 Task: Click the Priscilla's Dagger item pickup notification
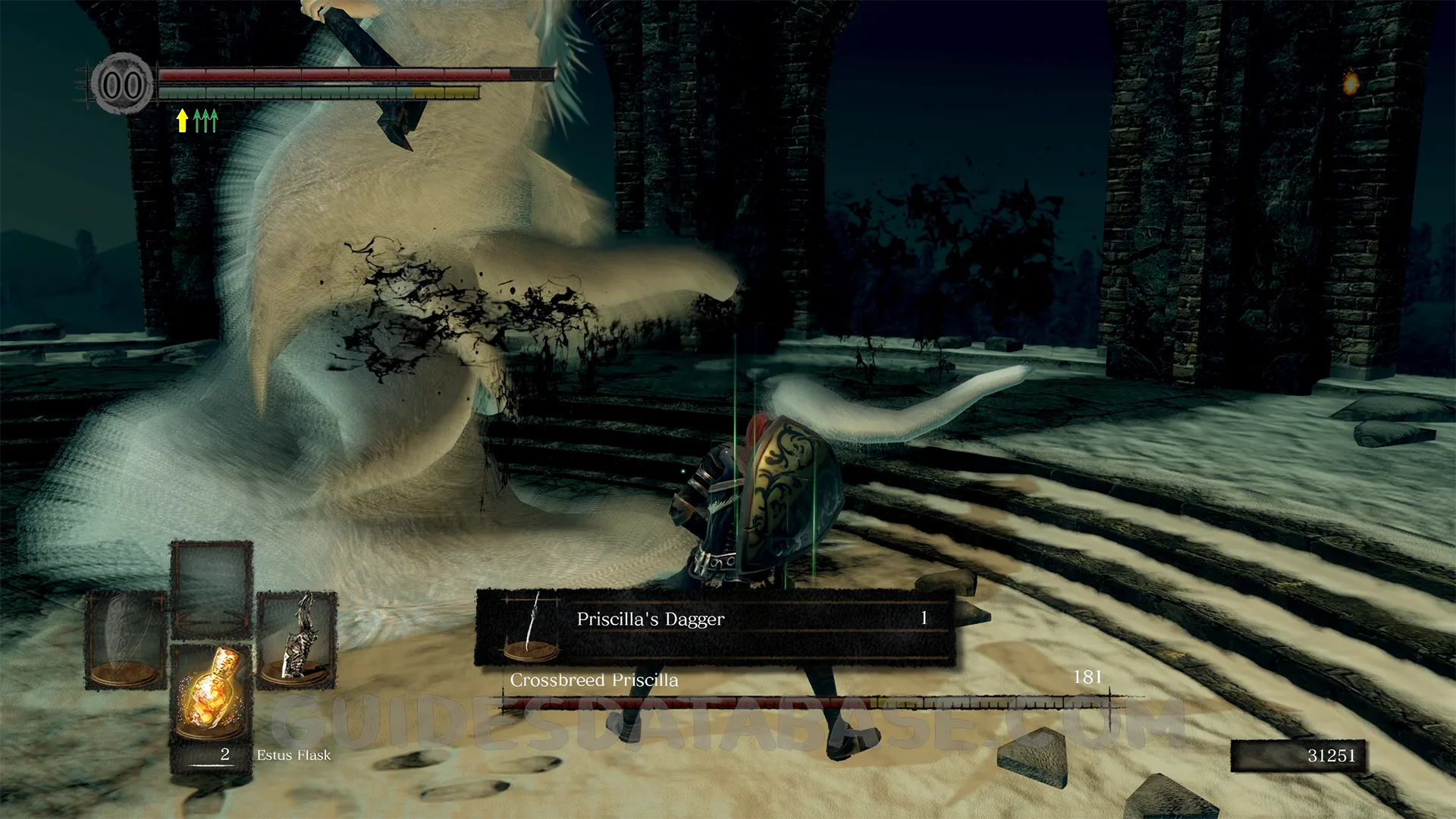[714, 627]
